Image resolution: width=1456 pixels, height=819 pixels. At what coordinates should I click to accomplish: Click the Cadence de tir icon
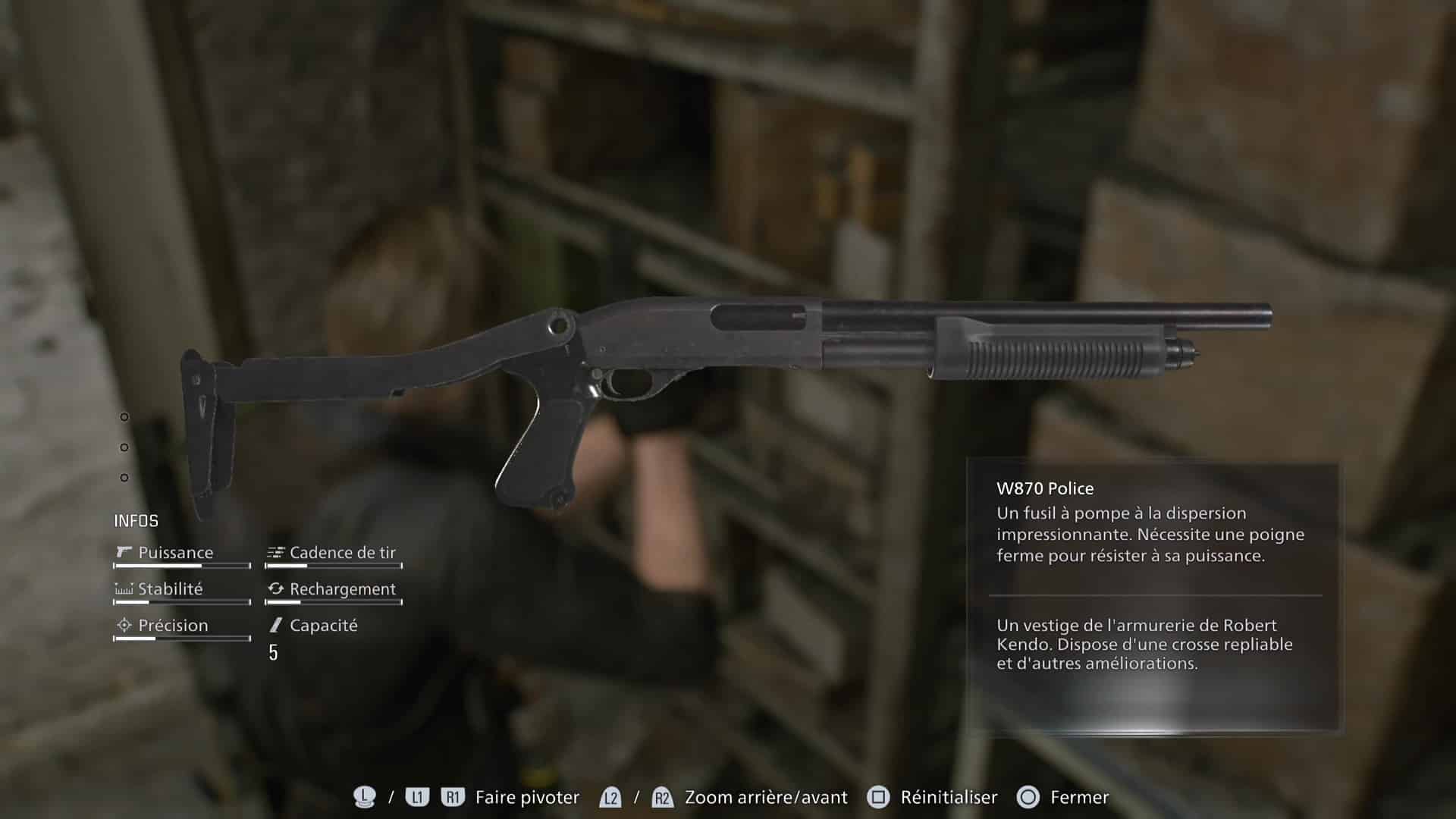pos(275,553)
